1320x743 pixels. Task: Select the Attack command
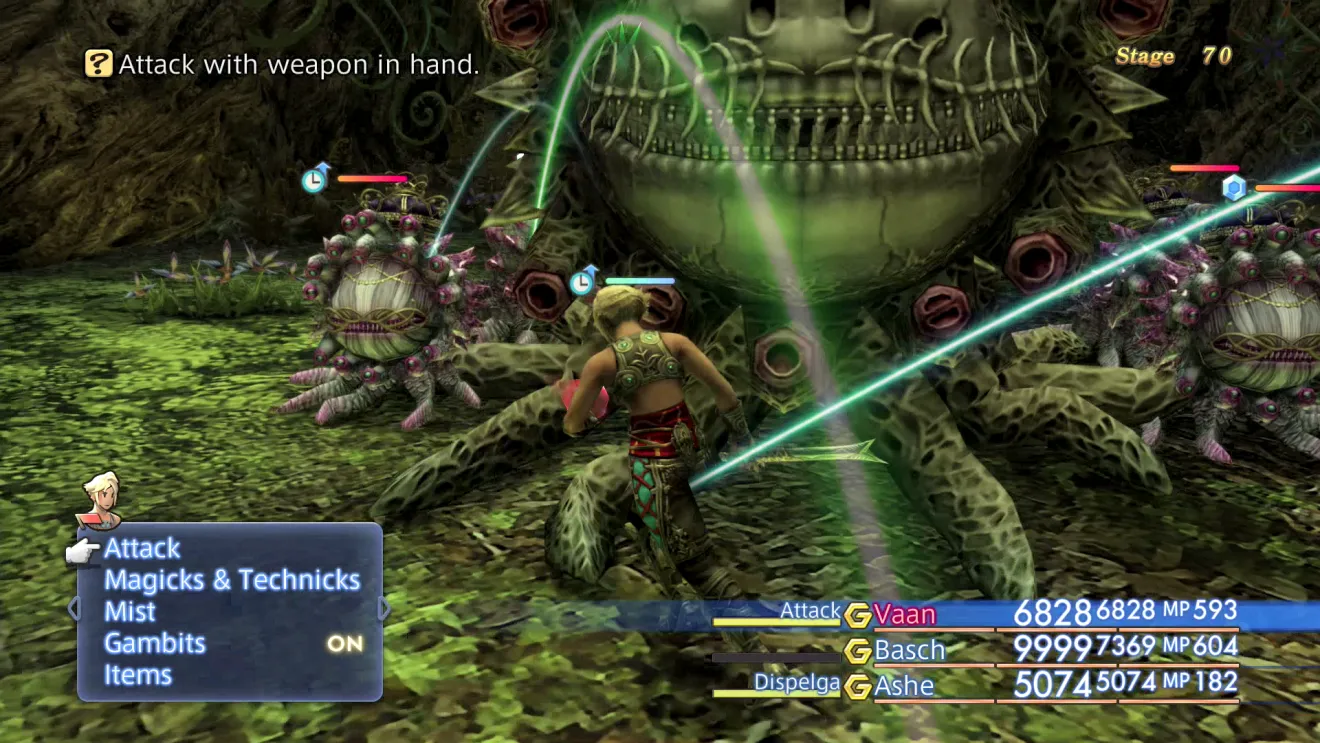143,548
